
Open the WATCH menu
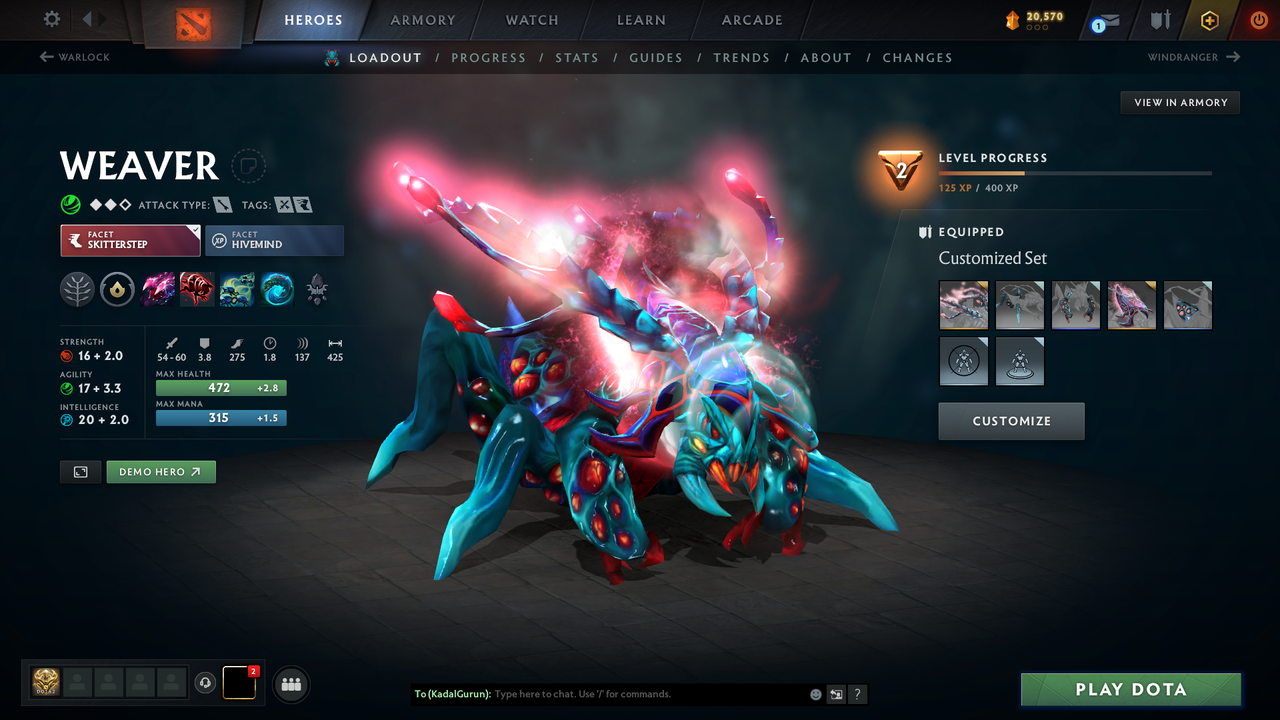(531, 19)
